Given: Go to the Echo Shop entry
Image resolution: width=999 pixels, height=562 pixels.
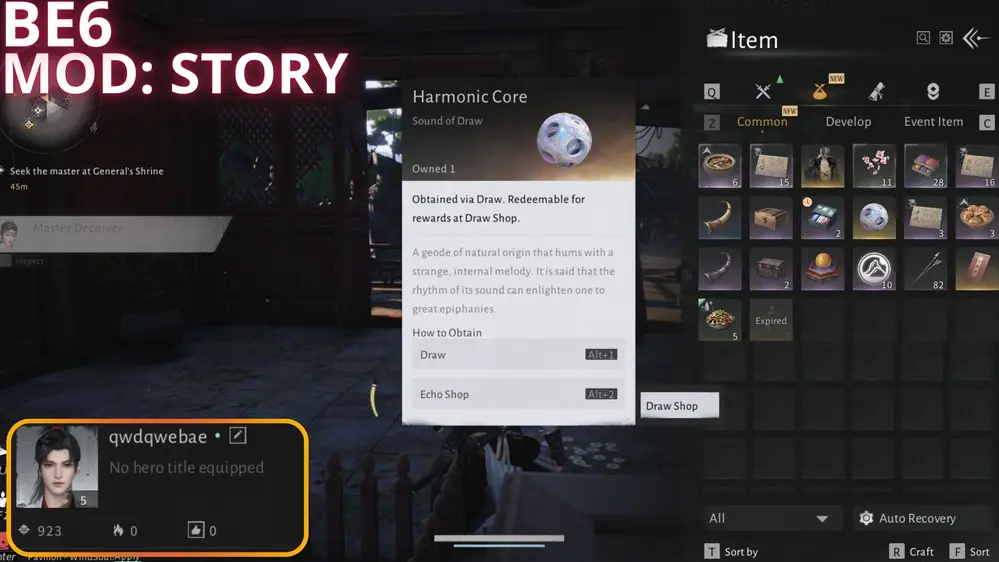Looking at the screenshot, I should 518,394.
